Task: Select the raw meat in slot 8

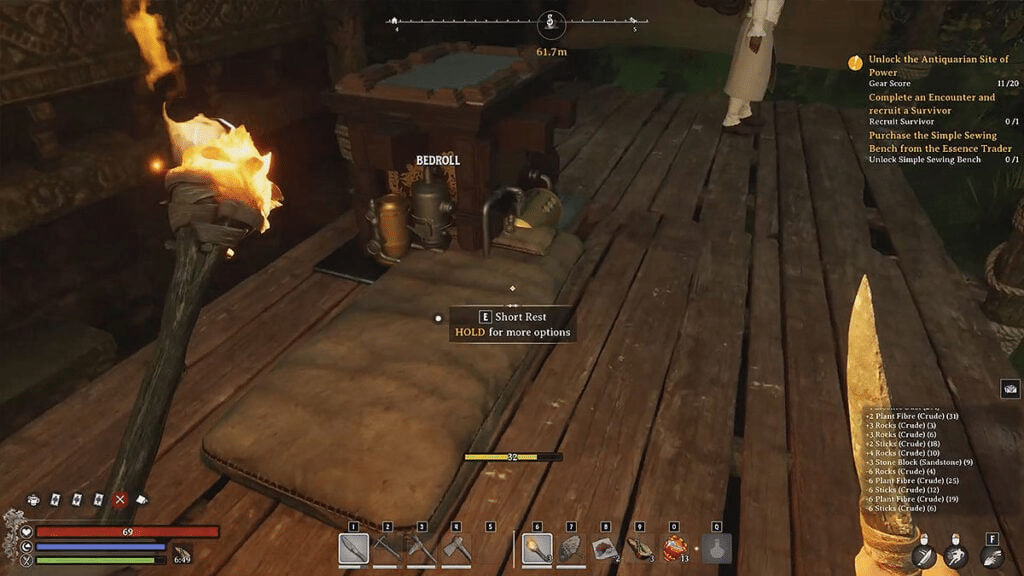Action: (605, 548)
